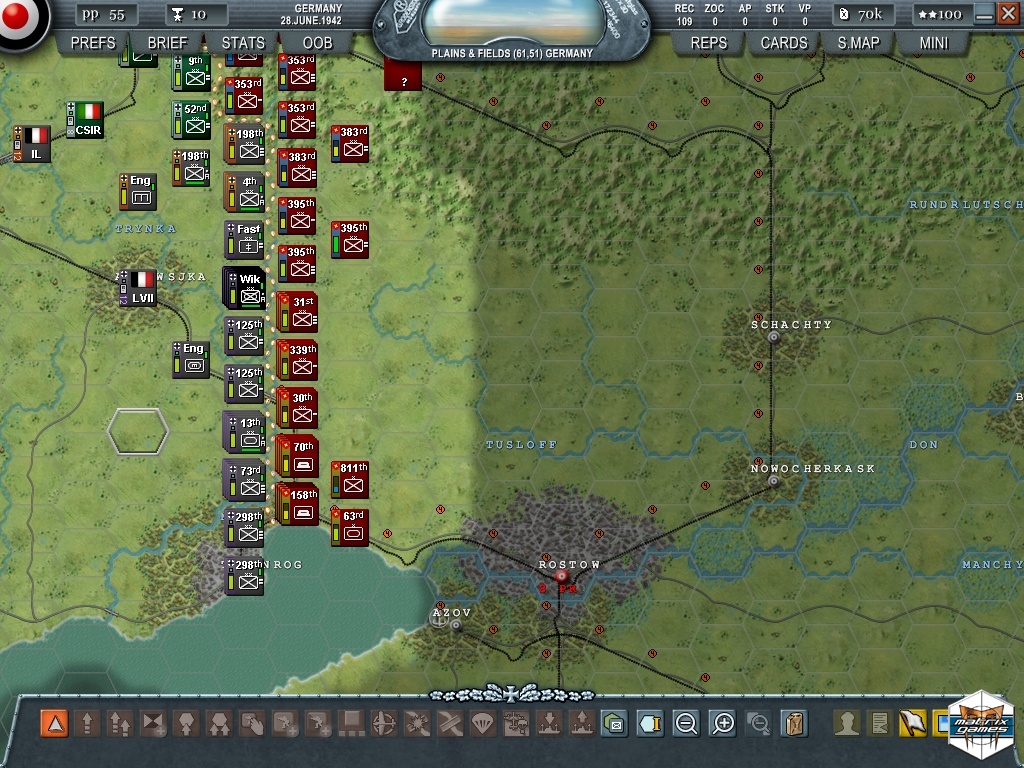
Task: Open the S.MAP strategic map
Action: tap(859, 43)
